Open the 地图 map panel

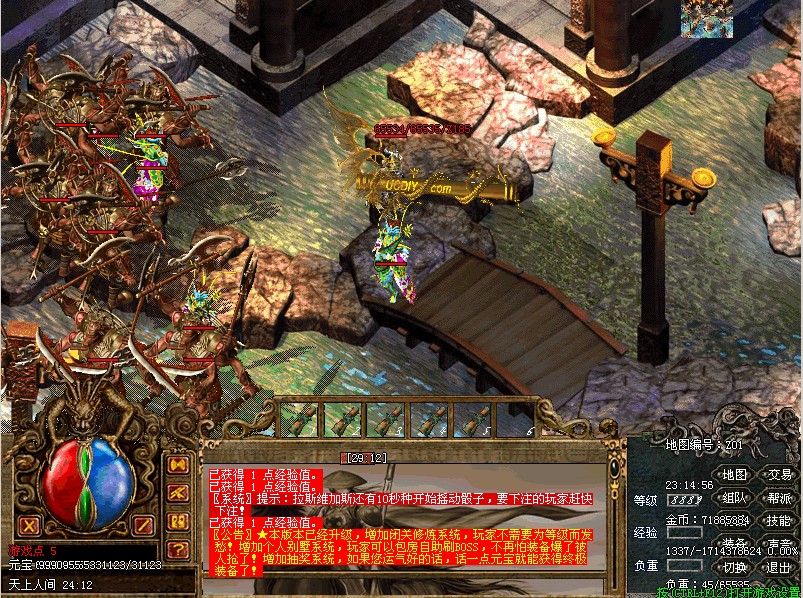click(x=735, y=475)
